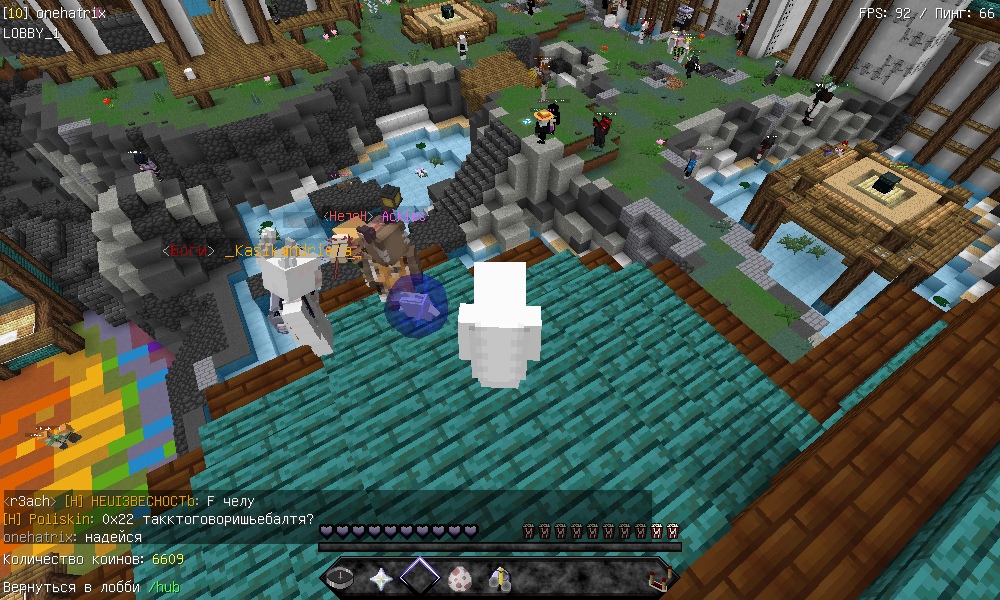Select the elytra with rockets item
This screenshot has width=1000, height=600.
[500, 578]
